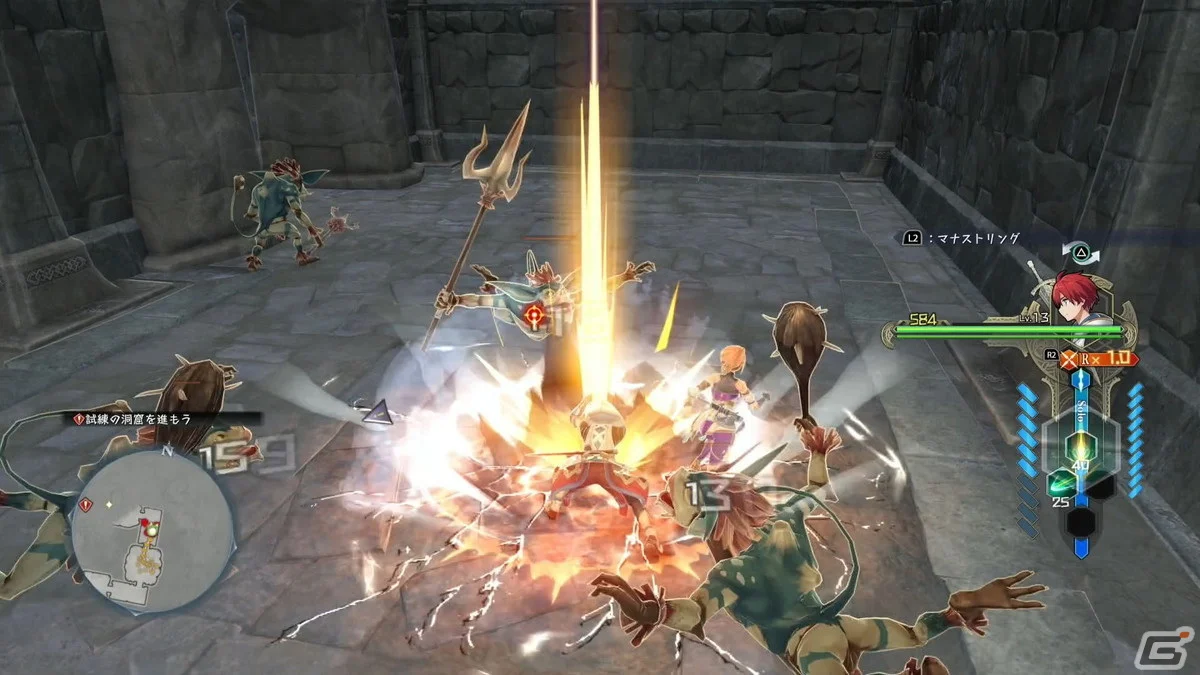Activate the green slash skill icon
Viewport: 1200px width, 675px height.
click(1062, 485)
